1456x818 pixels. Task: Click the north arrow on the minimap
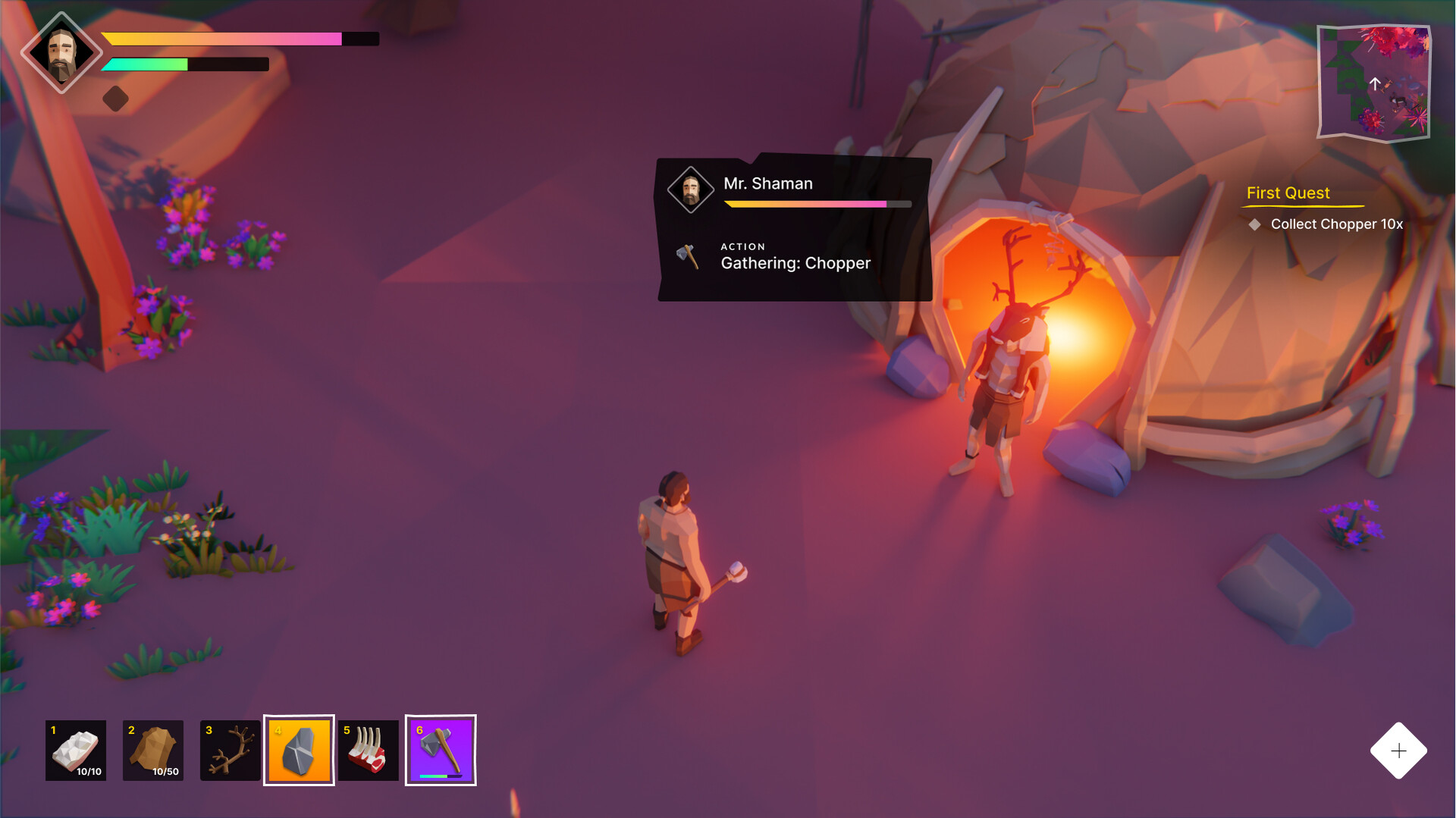(x=1375, y=83)
